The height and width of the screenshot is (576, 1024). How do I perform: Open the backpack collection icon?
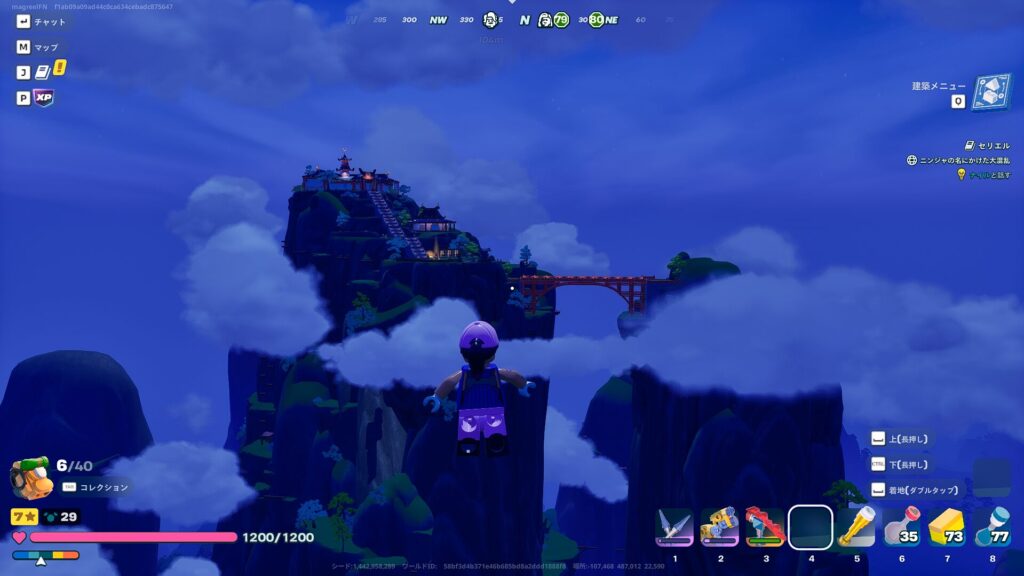click(x=31, y=478)
